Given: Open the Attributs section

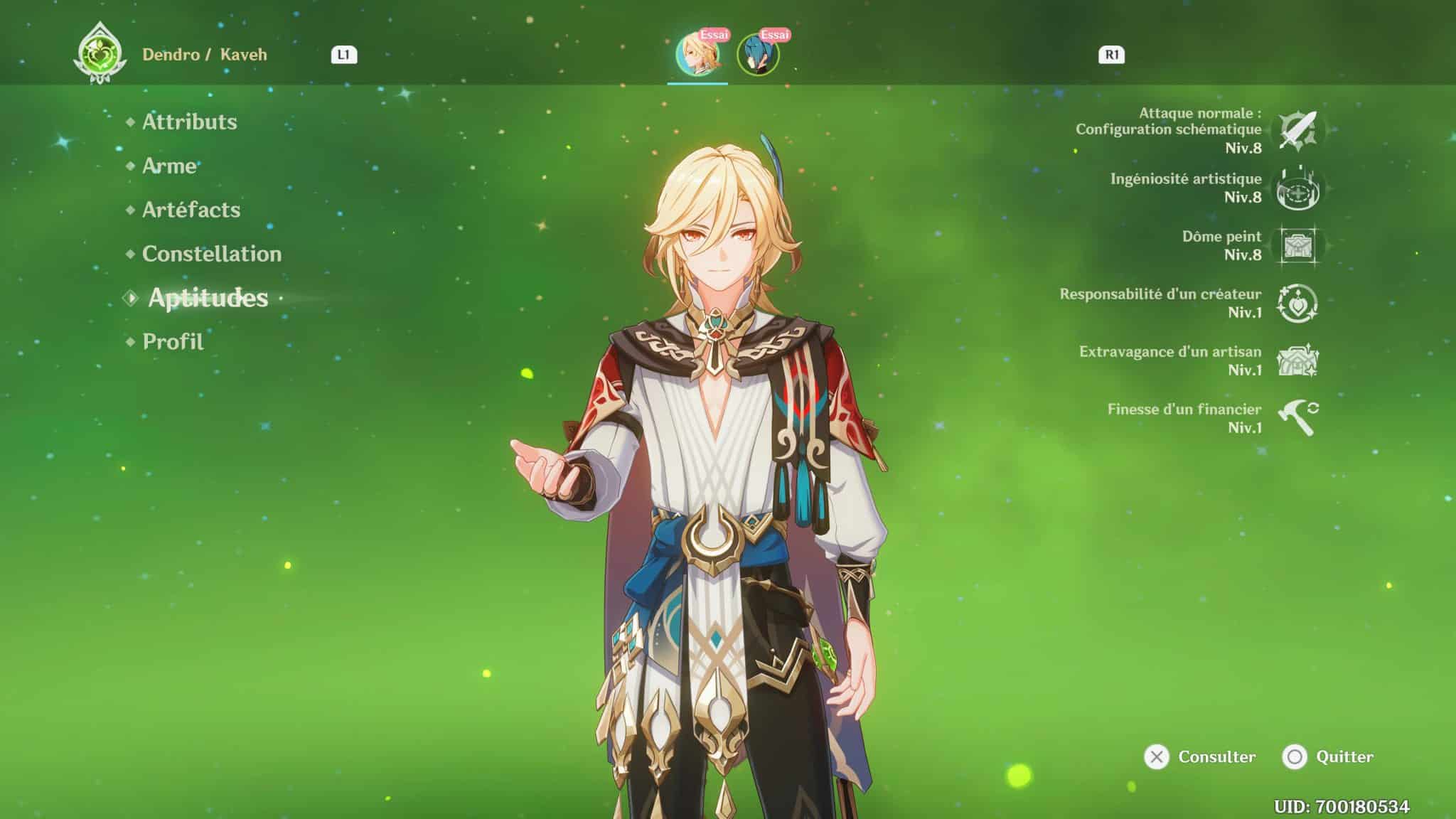Looking at the screenshot, I should (189, 122).
